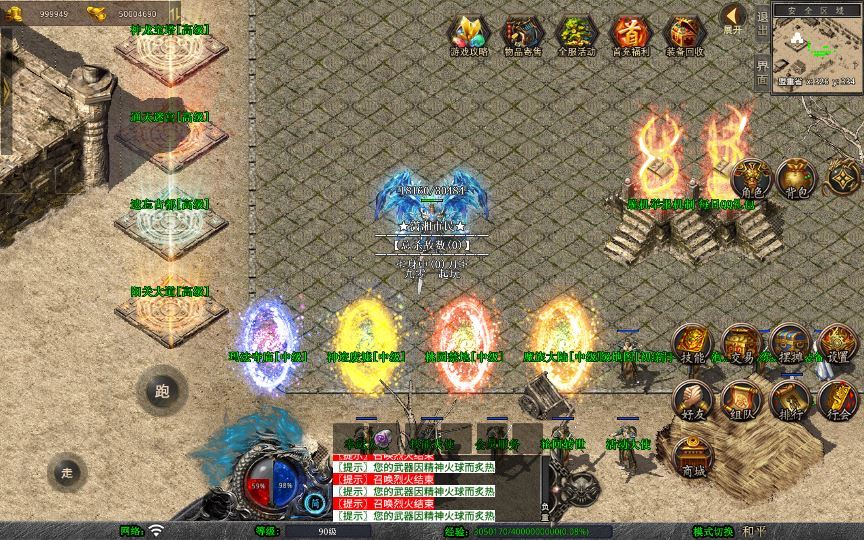This screenshot has width=864, height=540.
Task: Open the 技能 skills panel
Action: pos(693,345)
